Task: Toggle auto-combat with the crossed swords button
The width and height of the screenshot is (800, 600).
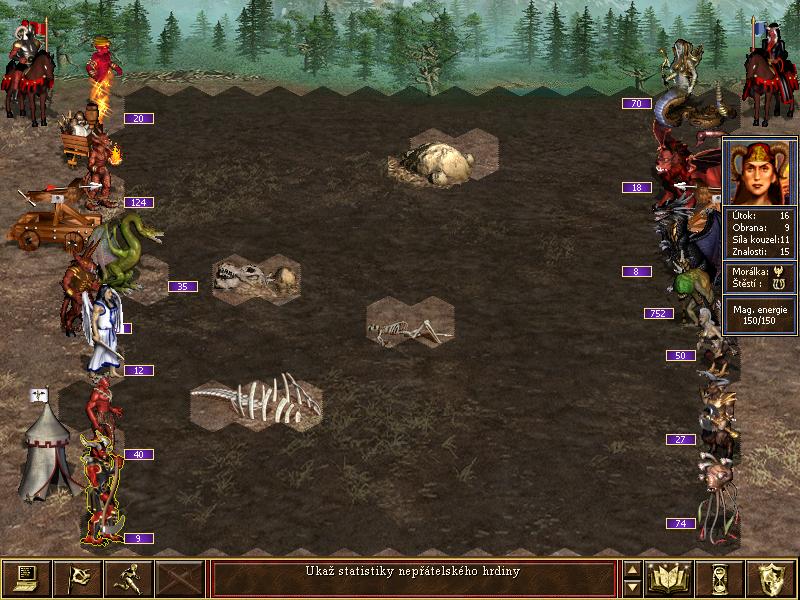Action: click(x=180, y=578)
